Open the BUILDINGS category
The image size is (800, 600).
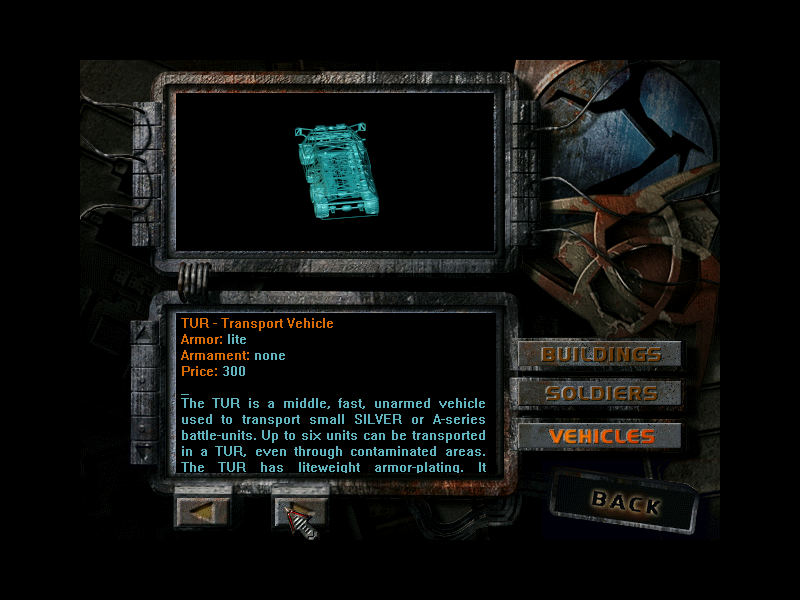pyautogui.click(x=600, y=355)
